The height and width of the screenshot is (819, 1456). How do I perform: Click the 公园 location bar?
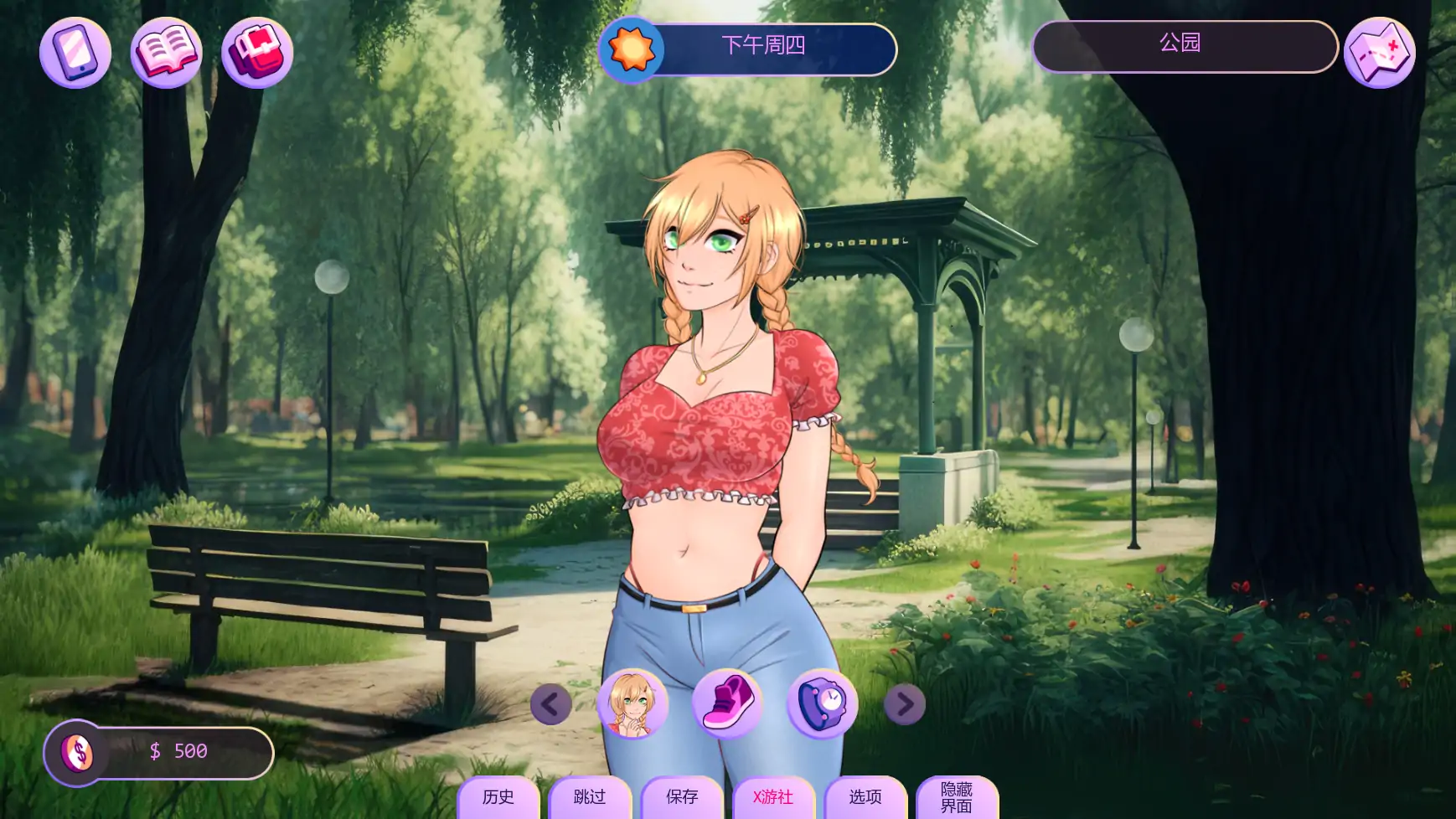click(1185, 47)
